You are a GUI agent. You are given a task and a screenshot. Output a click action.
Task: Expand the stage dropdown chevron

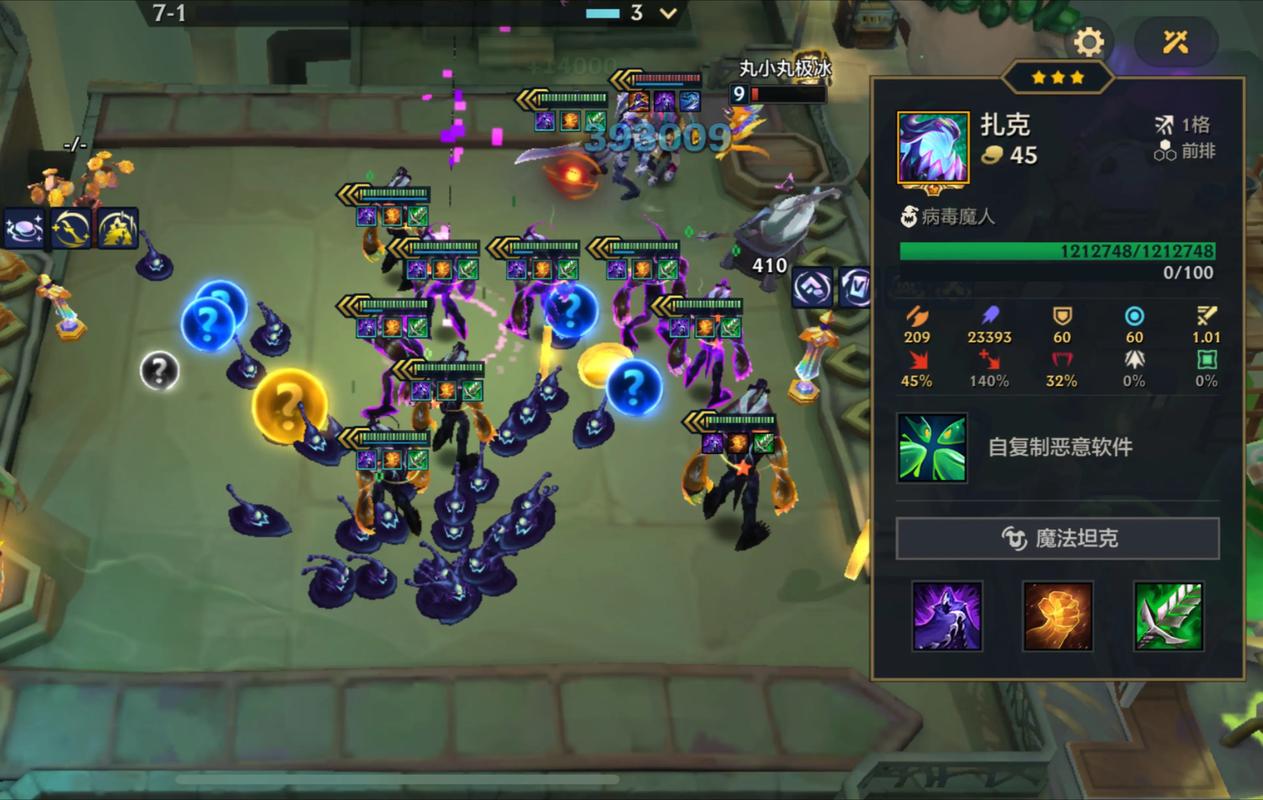[668, 13]
